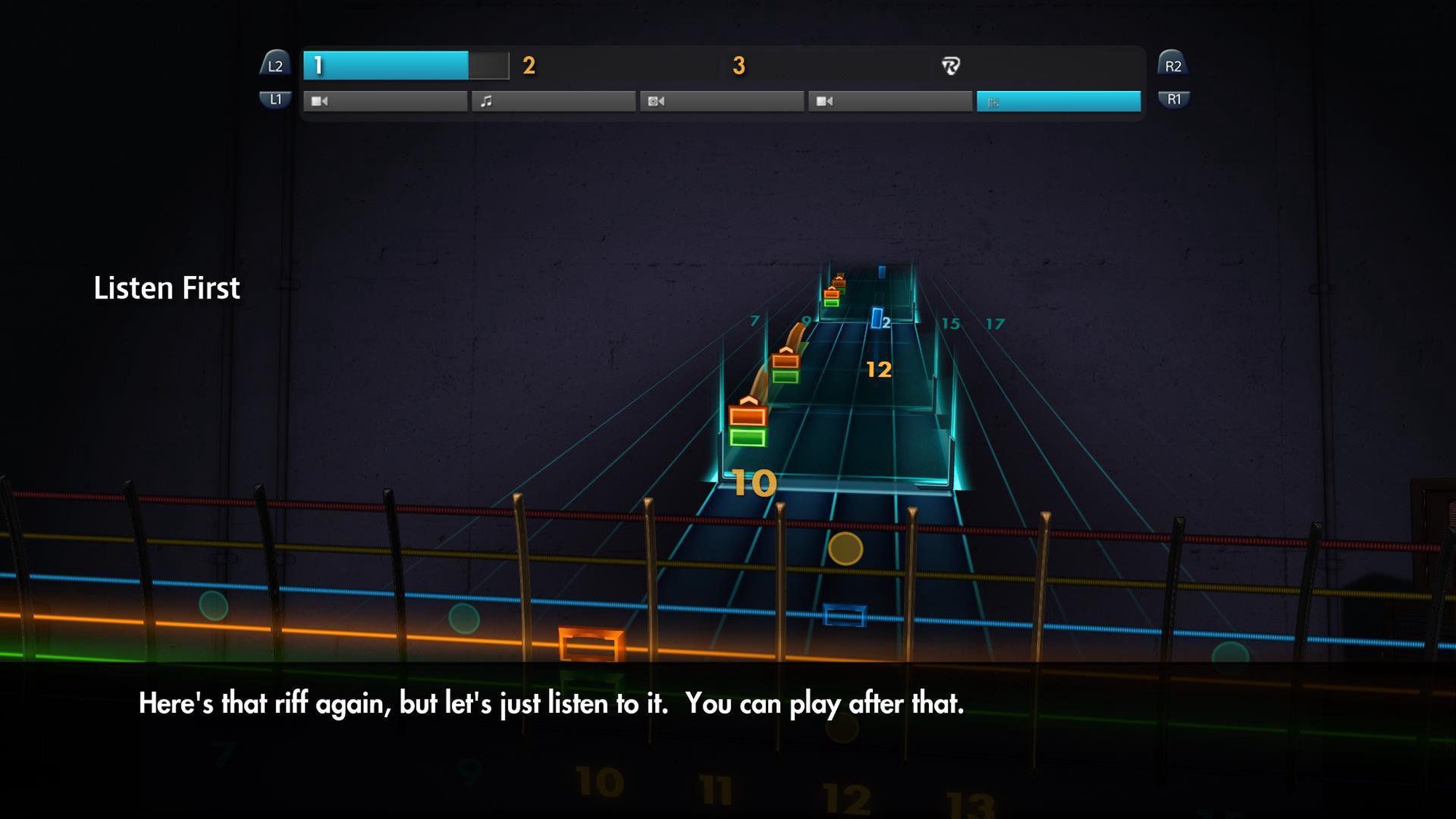Choose the music note lesson step

(x=553, y=101)
